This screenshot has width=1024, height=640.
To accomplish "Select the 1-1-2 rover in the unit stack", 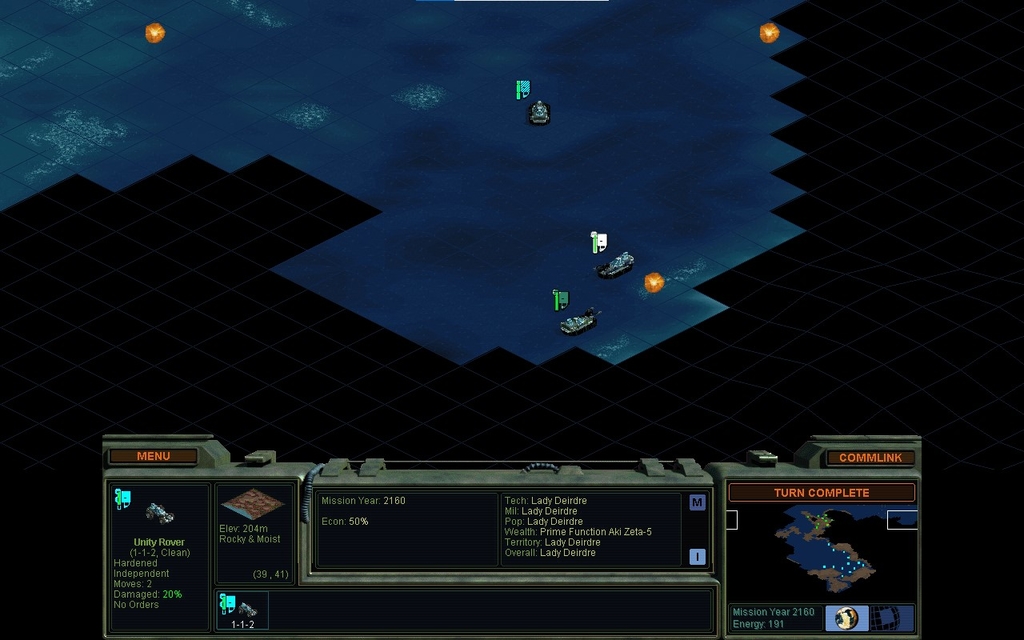I will coord(242,609).
